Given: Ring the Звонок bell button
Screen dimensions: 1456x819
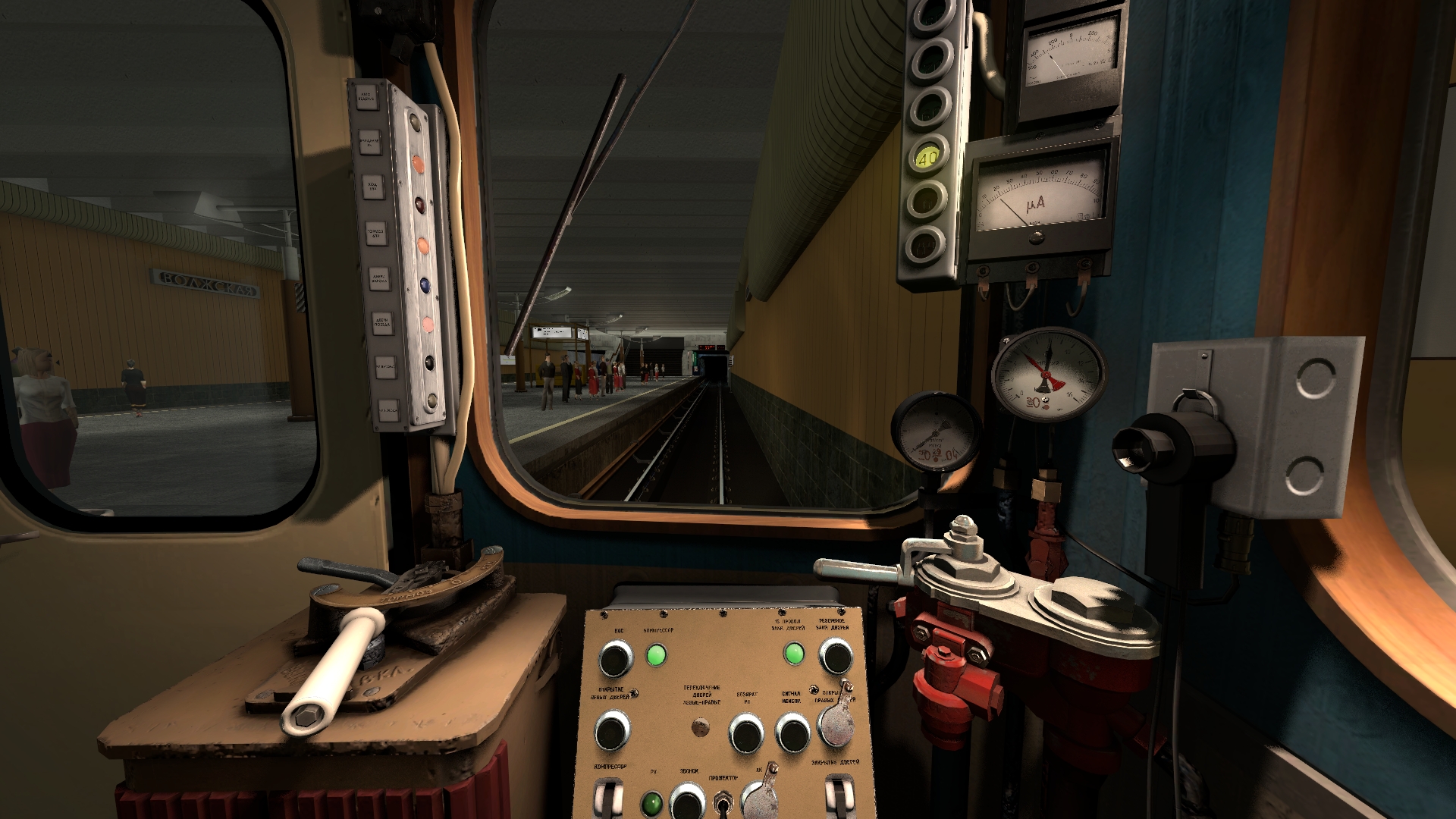Looking at the screenshot, I should point(688,802).
